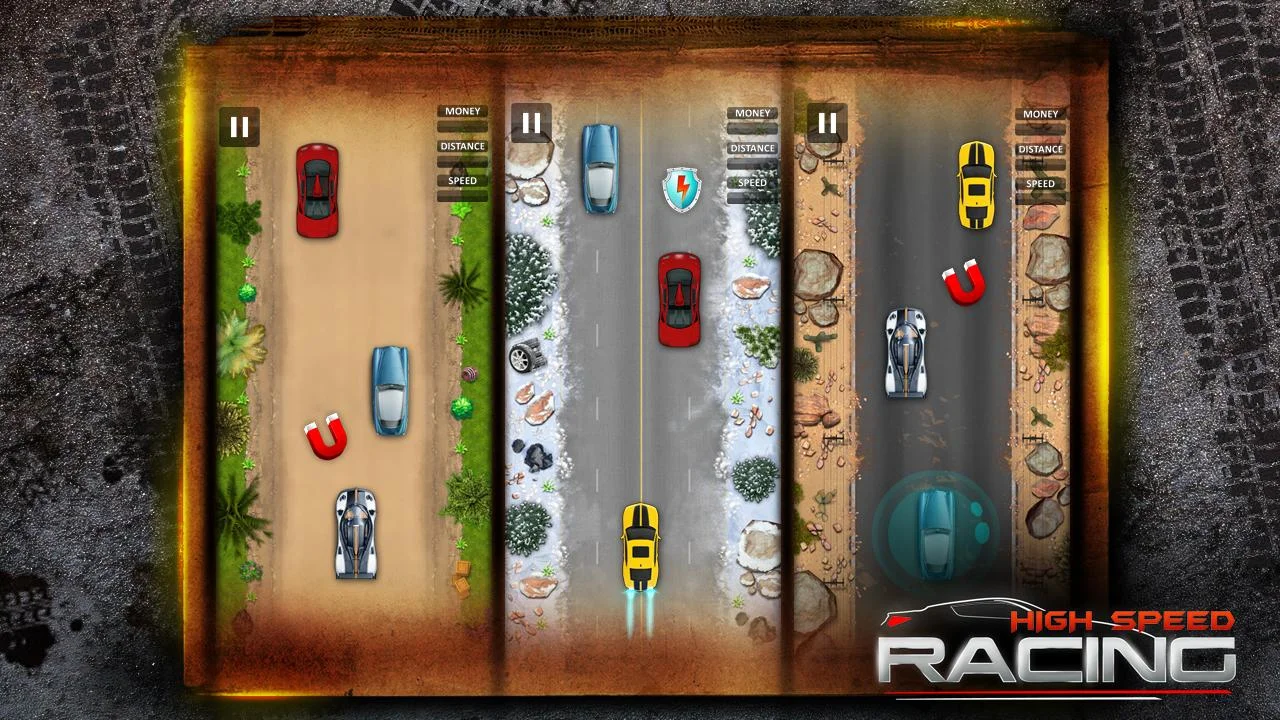1280x720 pixels.
Task: Toggle pause on the leftmost panel
Action: point(239,126)
